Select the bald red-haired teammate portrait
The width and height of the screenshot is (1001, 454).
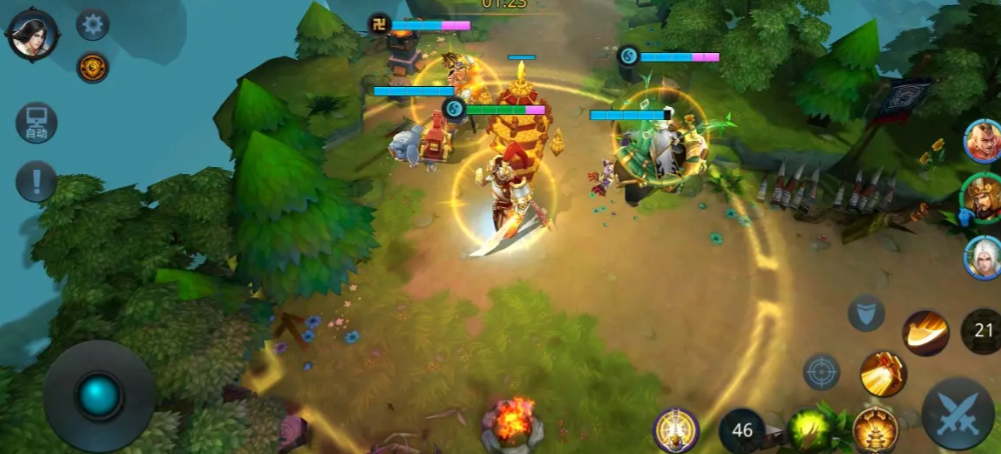pyautogui.click(x=983, y=141)
